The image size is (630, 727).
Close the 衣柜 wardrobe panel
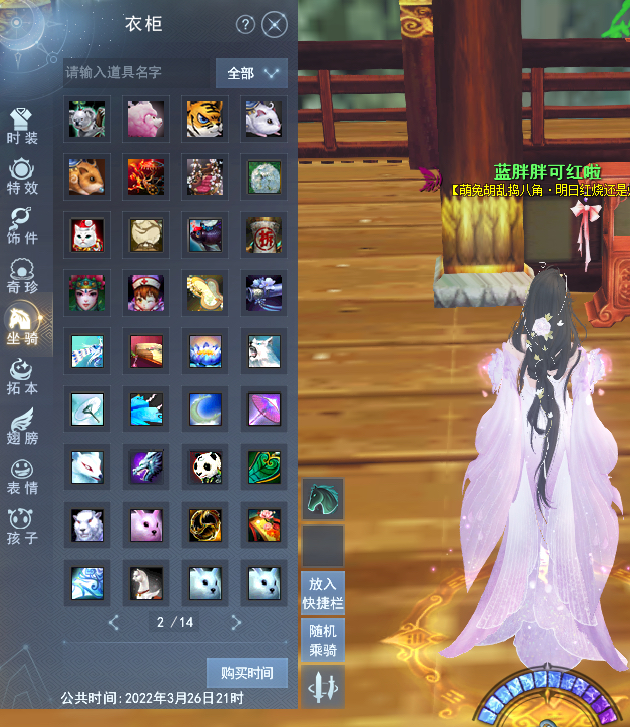(275, 25)
